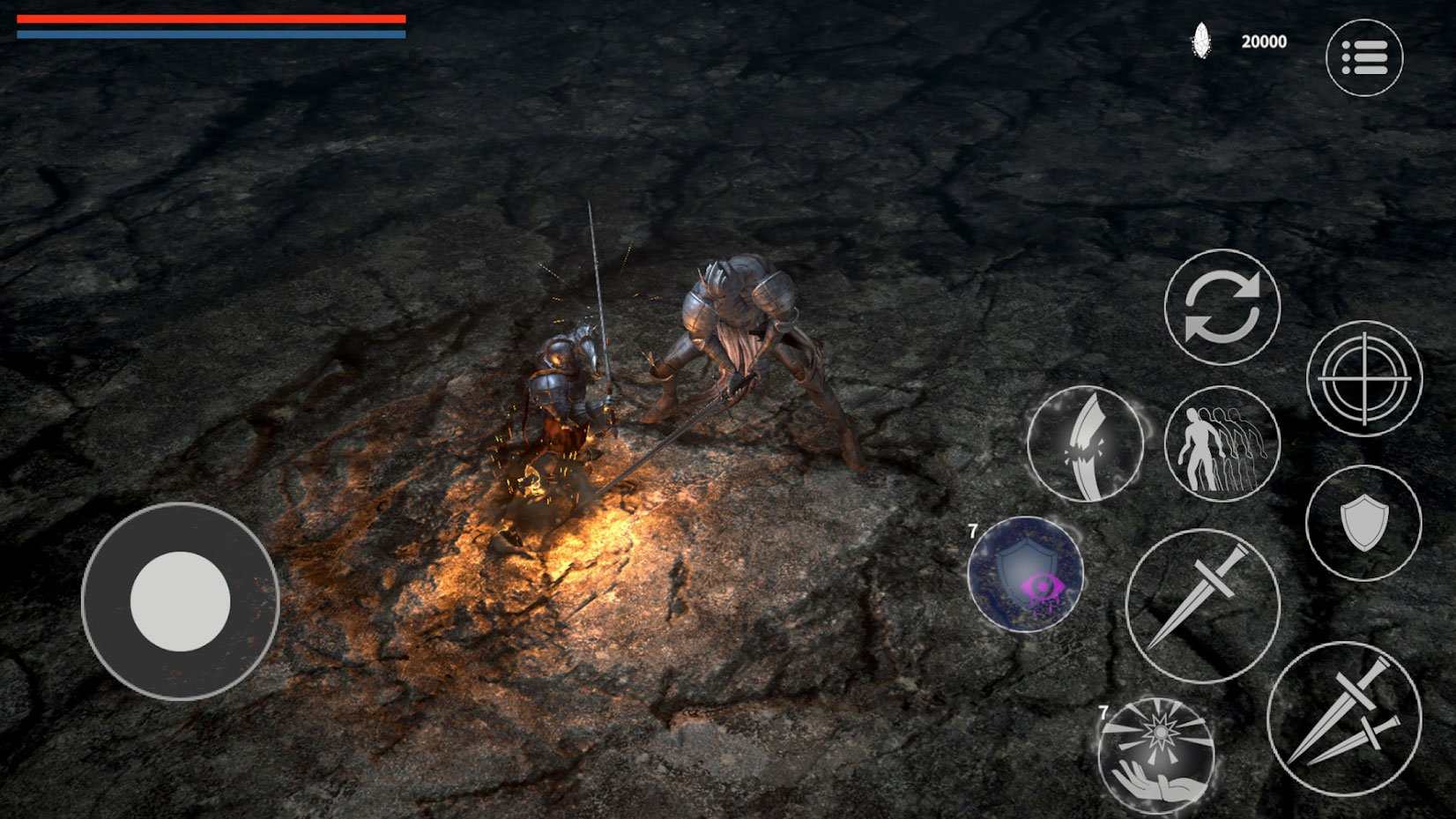Tap the white crystal currency icon
1456x819 pixels.
[1200, 40]
